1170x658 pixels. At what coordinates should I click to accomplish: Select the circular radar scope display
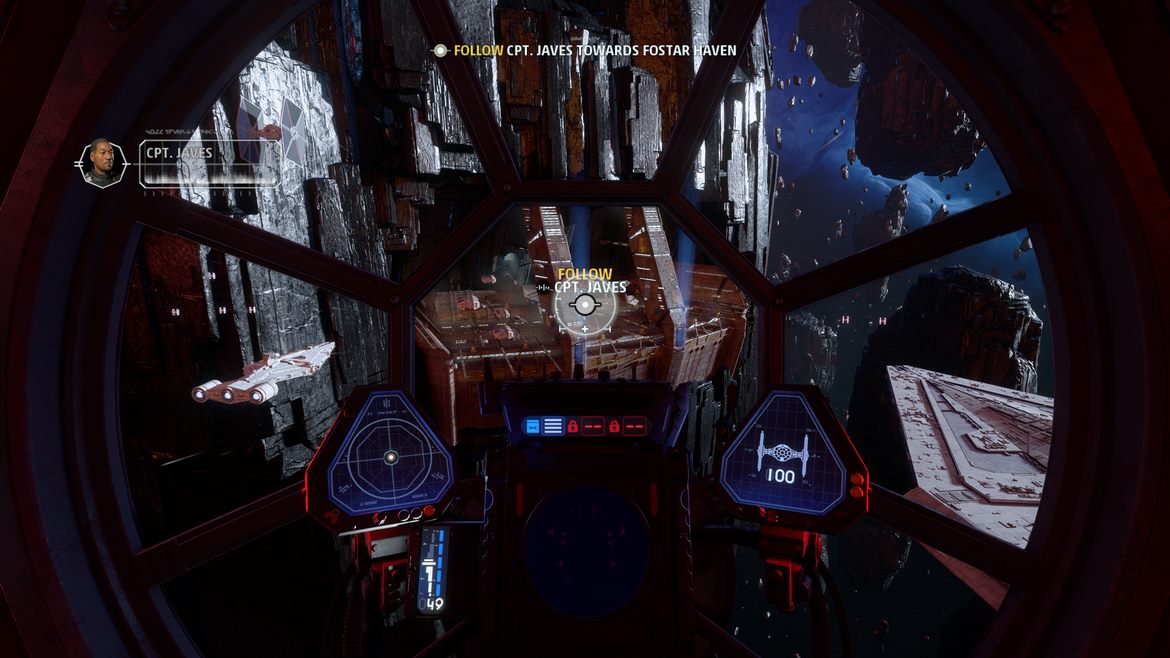391,456
